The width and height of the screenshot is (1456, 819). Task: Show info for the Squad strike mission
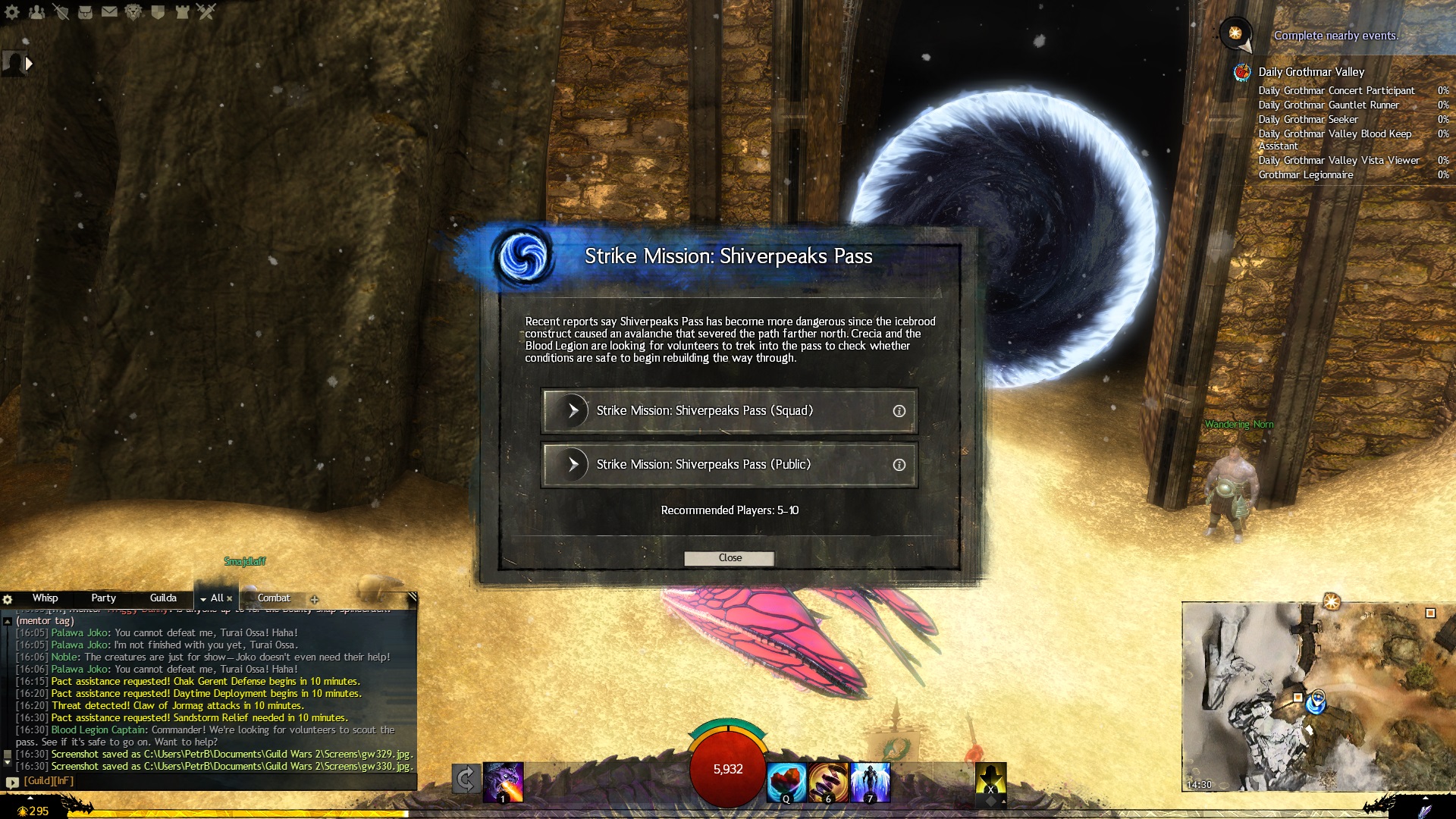pos(899,411)
